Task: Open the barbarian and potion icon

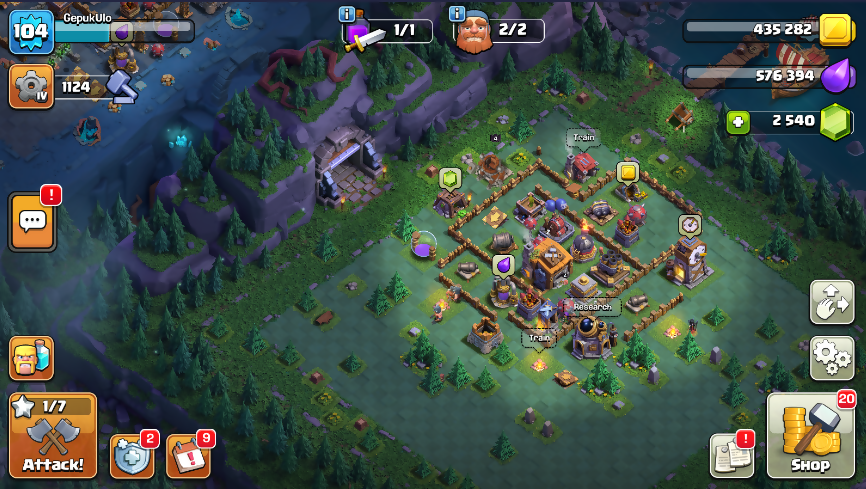Action: click(31, 358)
